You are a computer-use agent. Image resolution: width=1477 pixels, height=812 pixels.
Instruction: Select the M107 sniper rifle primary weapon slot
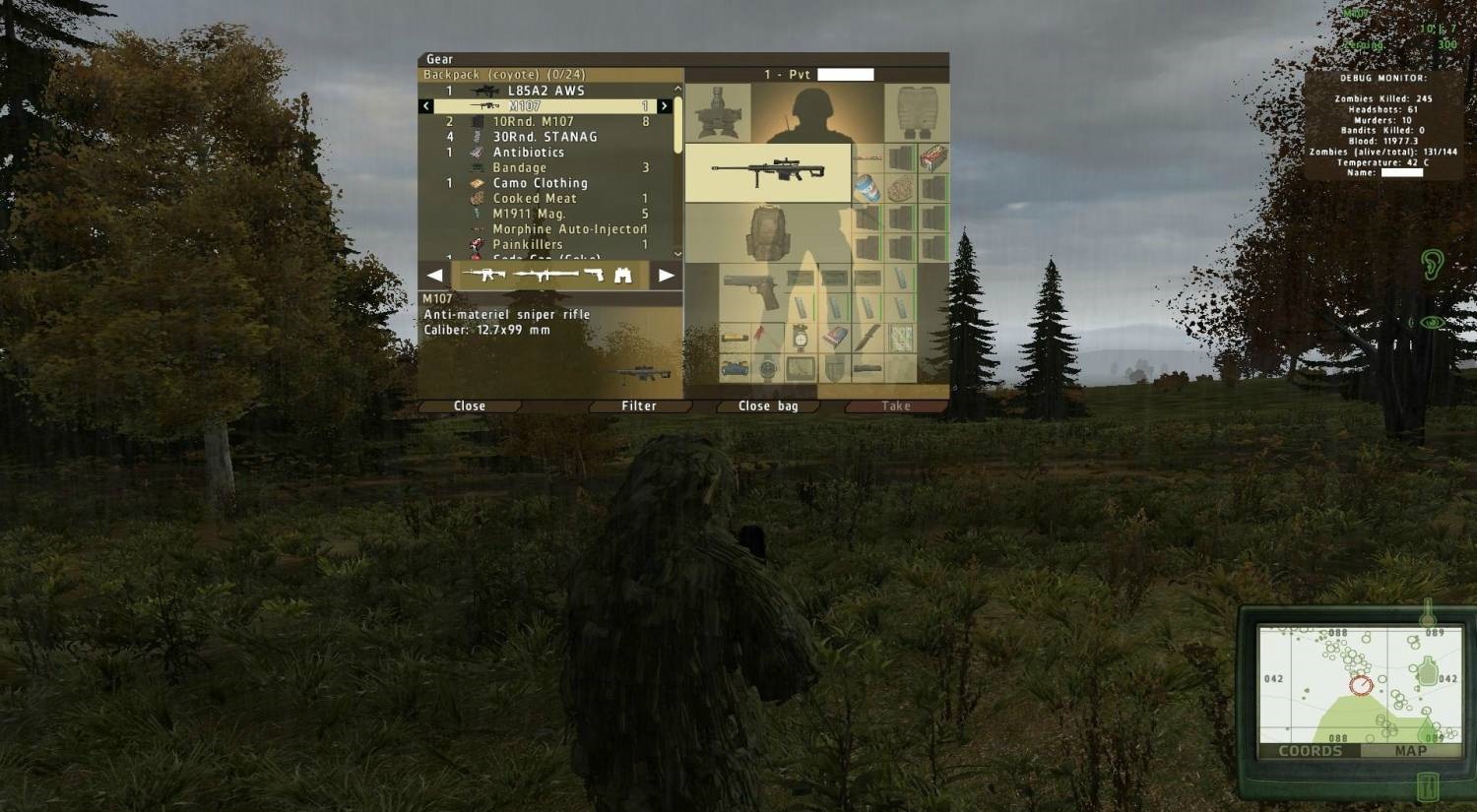point(768,172)
